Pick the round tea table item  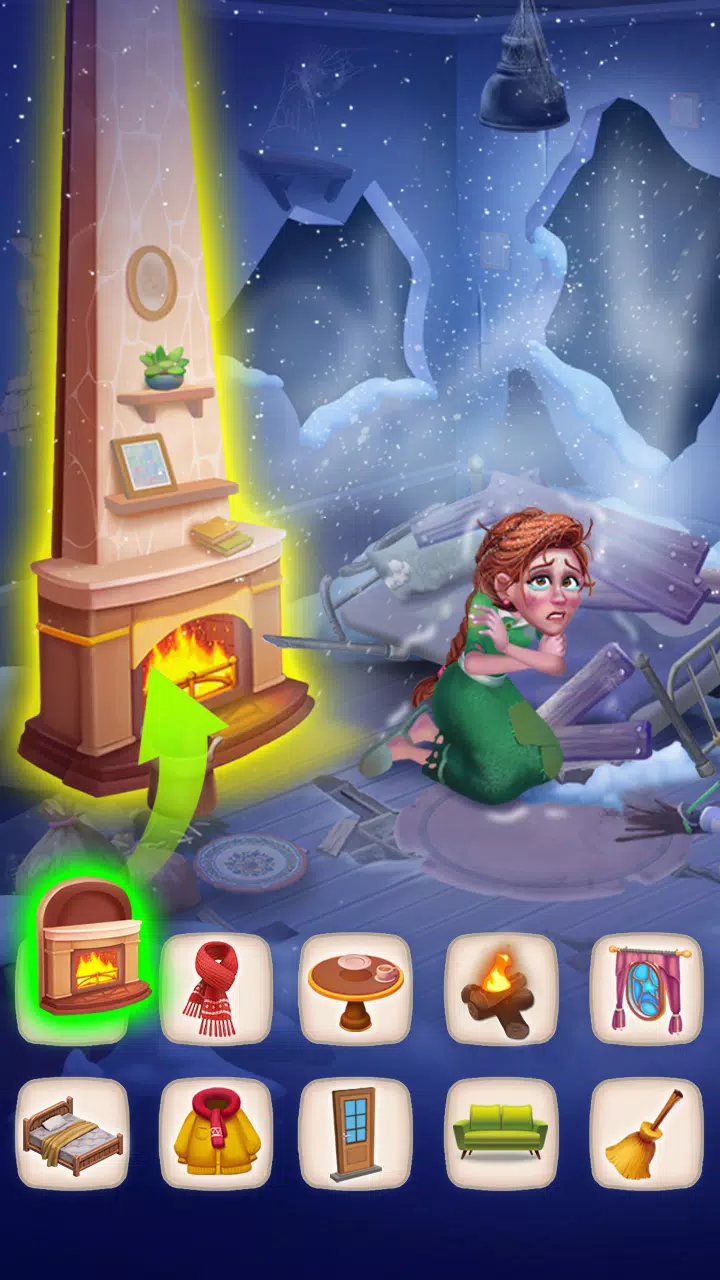tap(356, 988)
